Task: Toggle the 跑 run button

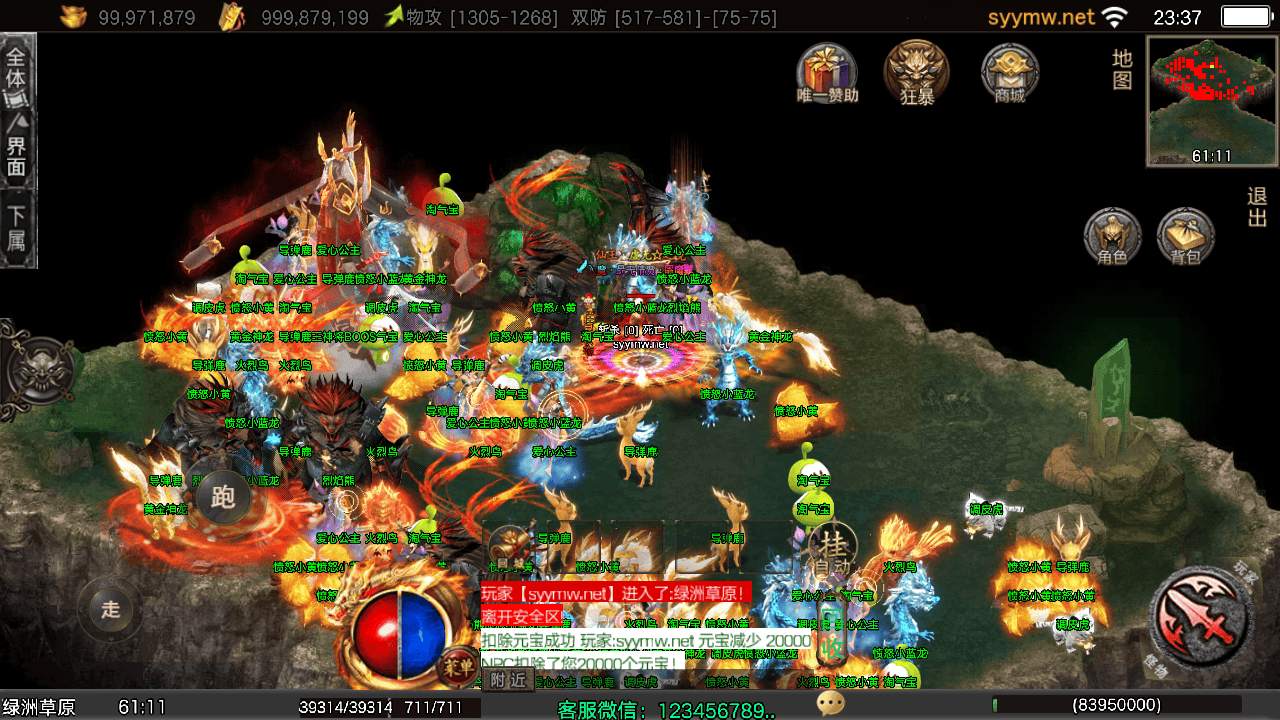Action: [x=222, y=496]
